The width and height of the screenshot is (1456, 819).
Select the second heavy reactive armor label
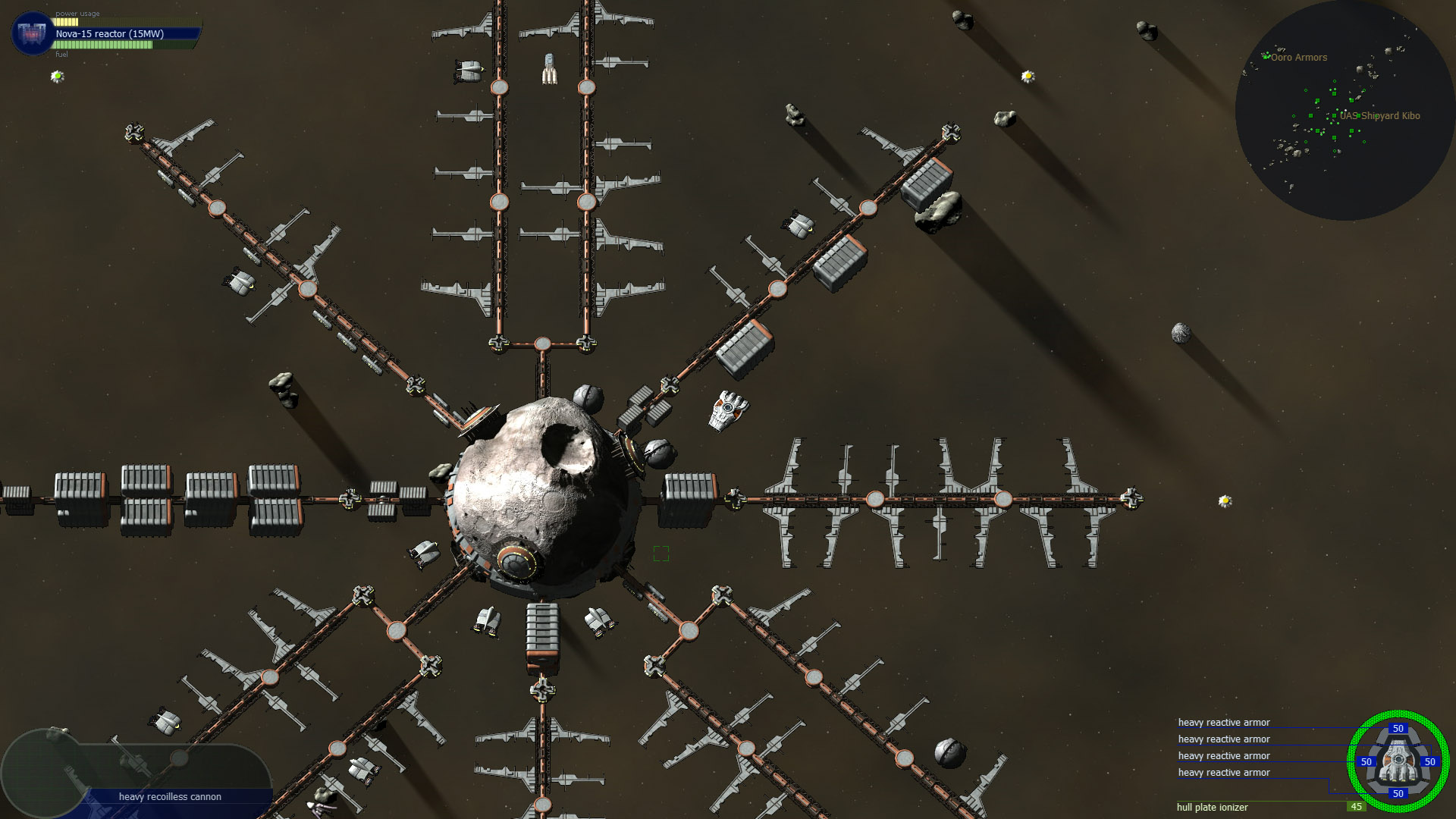pos(1223,739)
